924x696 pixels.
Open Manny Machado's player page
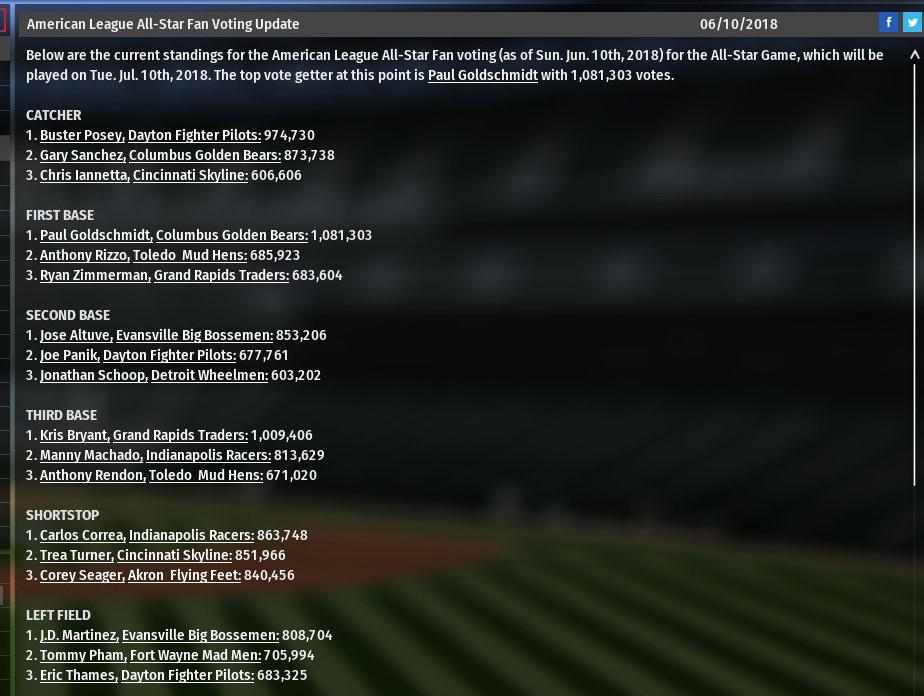(x=89, y=455)
